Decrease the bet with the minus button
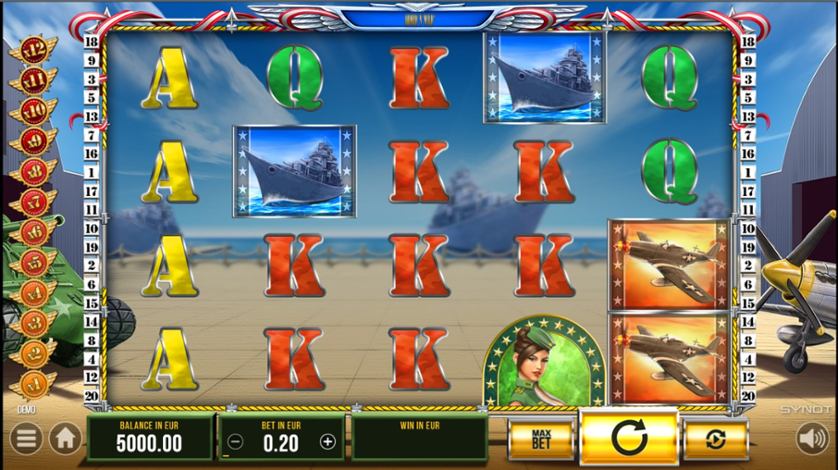Viewport: 838px width, 470px height. [234, 441]
